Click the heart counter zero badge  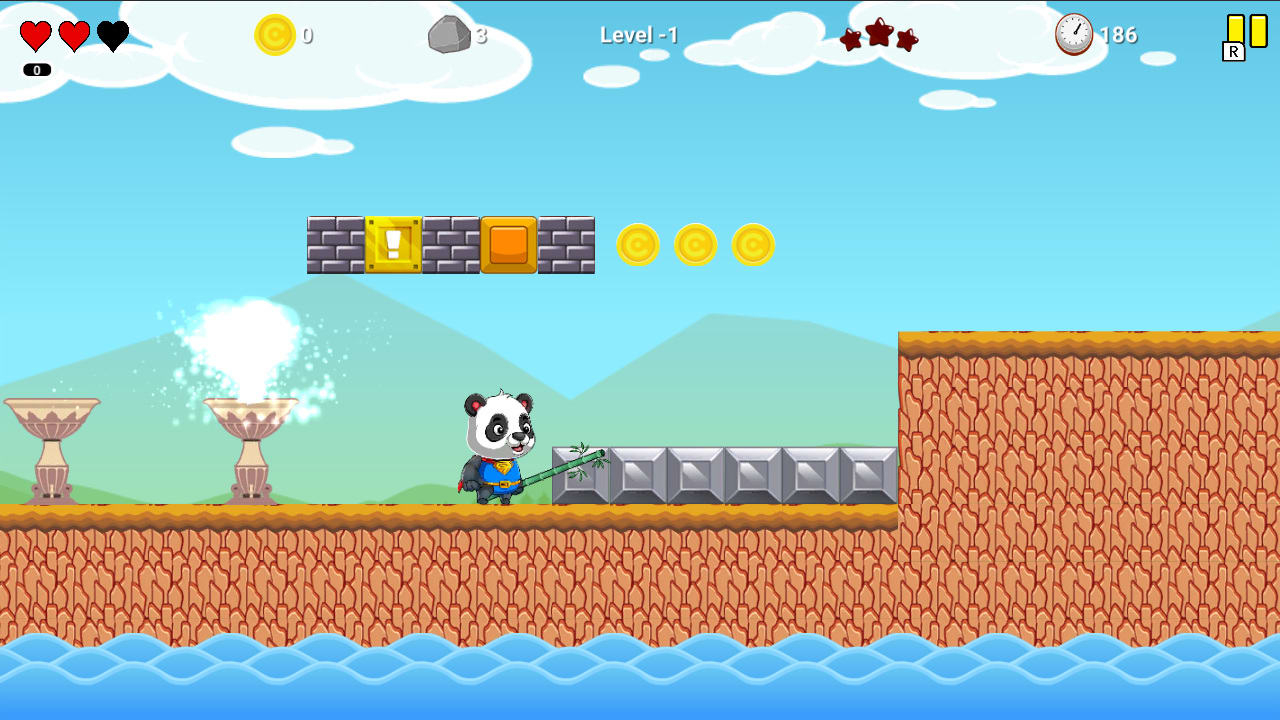point(37,70)
